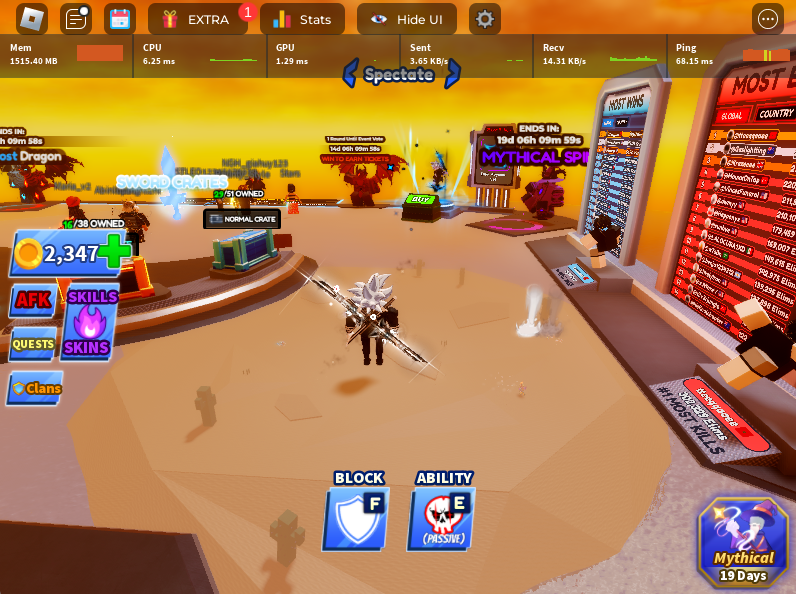The image size is (796, 594).
Task: Open the EXTRA gift menu
Action: click(x=197, y=19)
